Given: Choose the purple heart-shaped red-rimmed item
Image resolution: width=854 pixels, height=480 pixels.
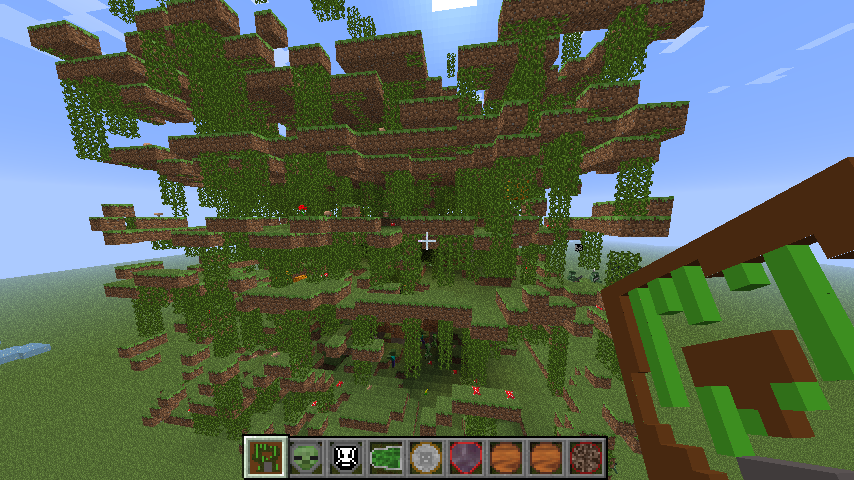Looking at the screenshot, I should point(466,456).
